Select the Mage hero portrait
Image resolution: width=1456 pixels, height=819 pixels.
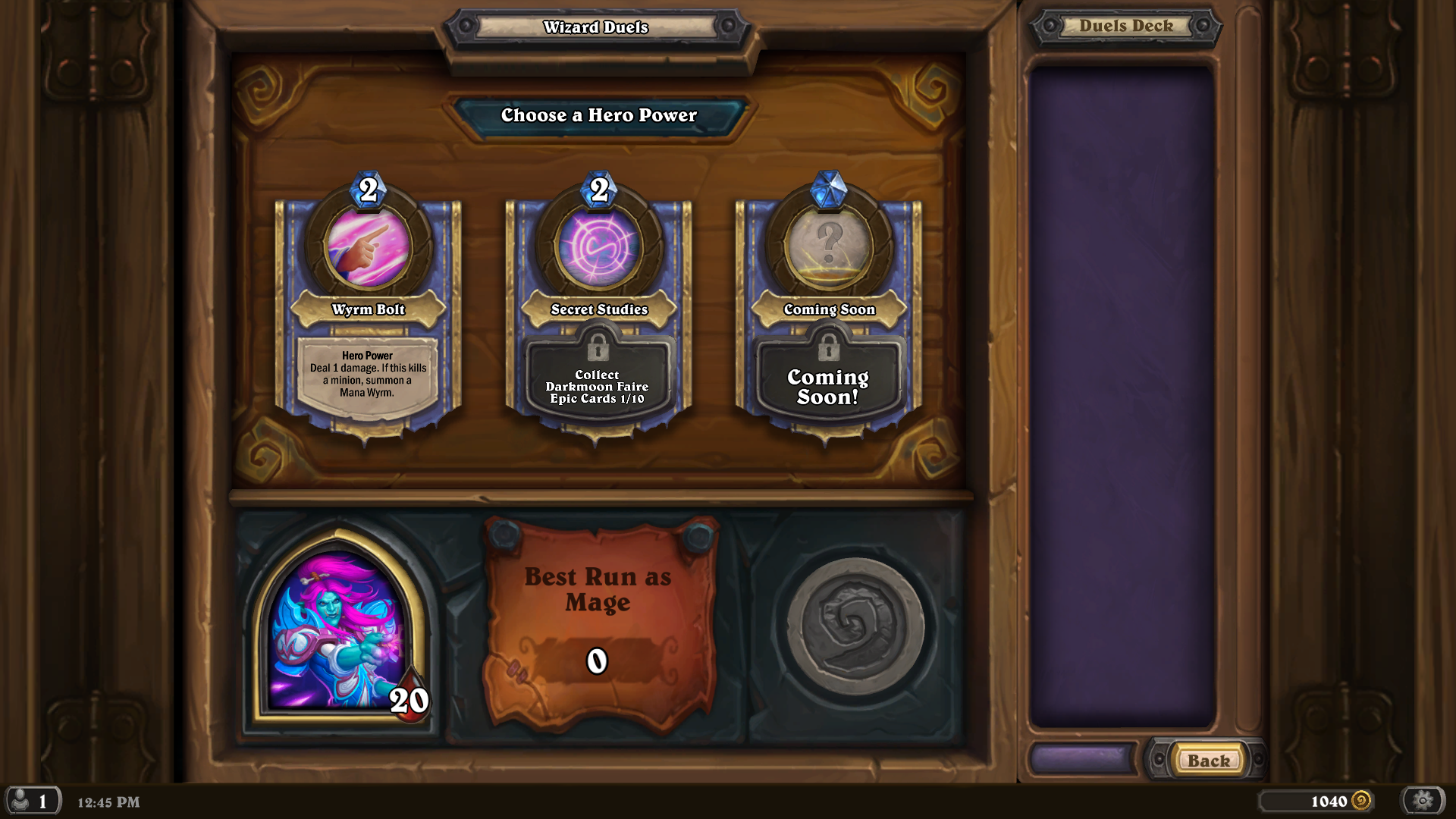pos(338,631)
